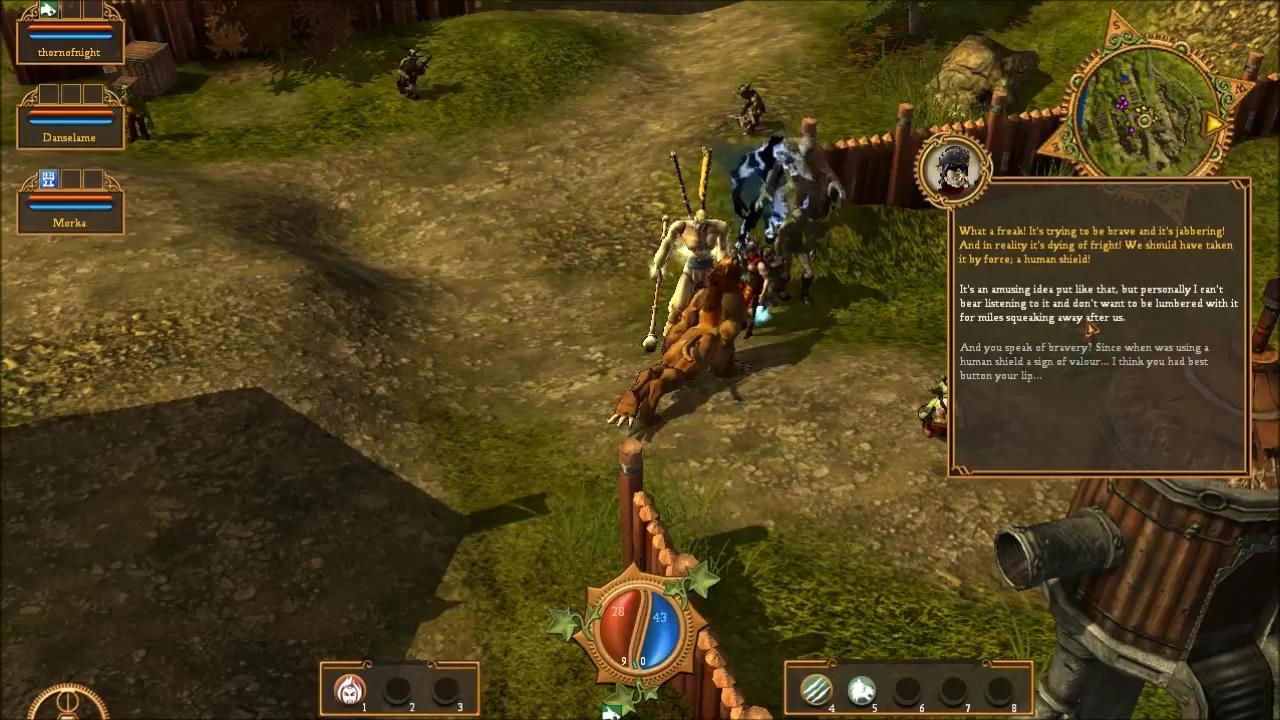The width and height of the screenshot is (1280, 720).
Task: Activate the white wolf ability in slot 5
Action: click(862, 689)
